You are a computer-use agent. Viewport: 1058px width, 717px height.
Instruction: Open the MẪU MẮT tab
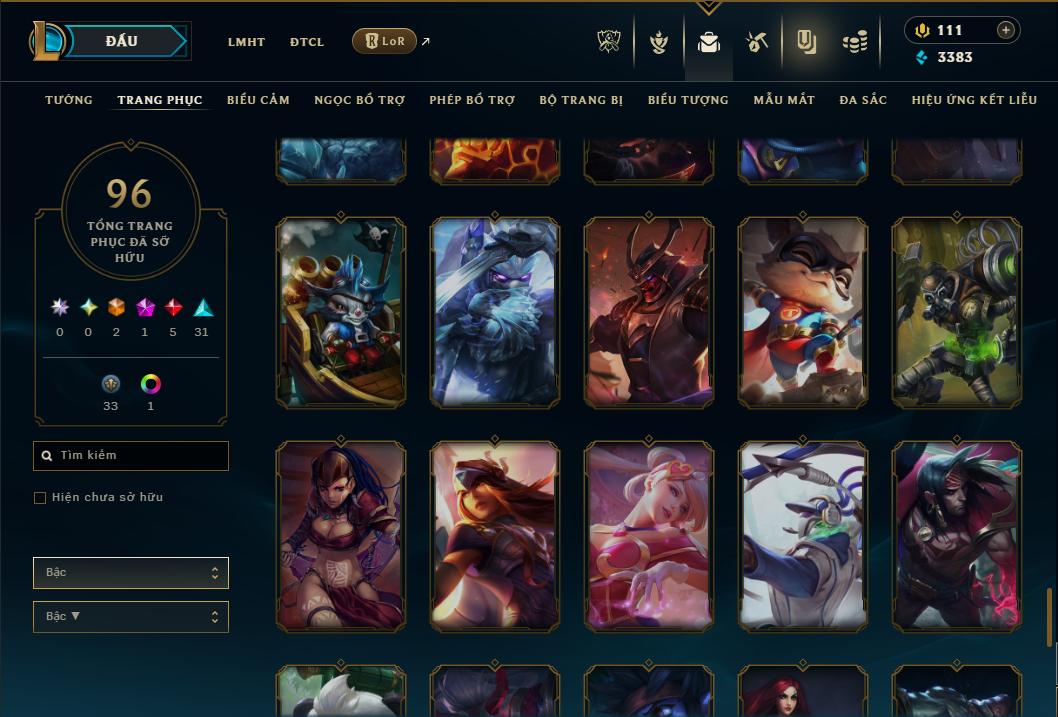[784, 100]
